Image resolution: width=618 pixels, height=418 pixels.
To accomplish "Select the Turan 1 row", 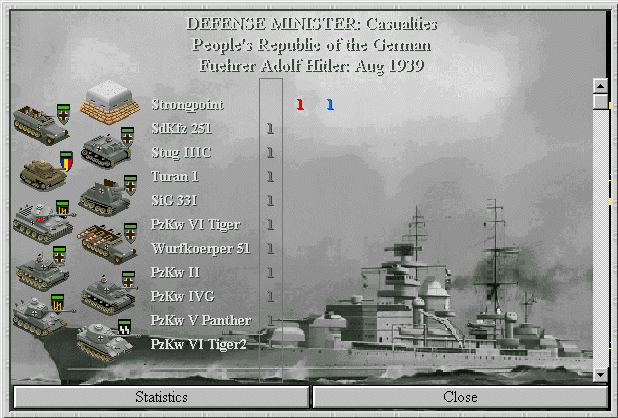I will [176, 176].
